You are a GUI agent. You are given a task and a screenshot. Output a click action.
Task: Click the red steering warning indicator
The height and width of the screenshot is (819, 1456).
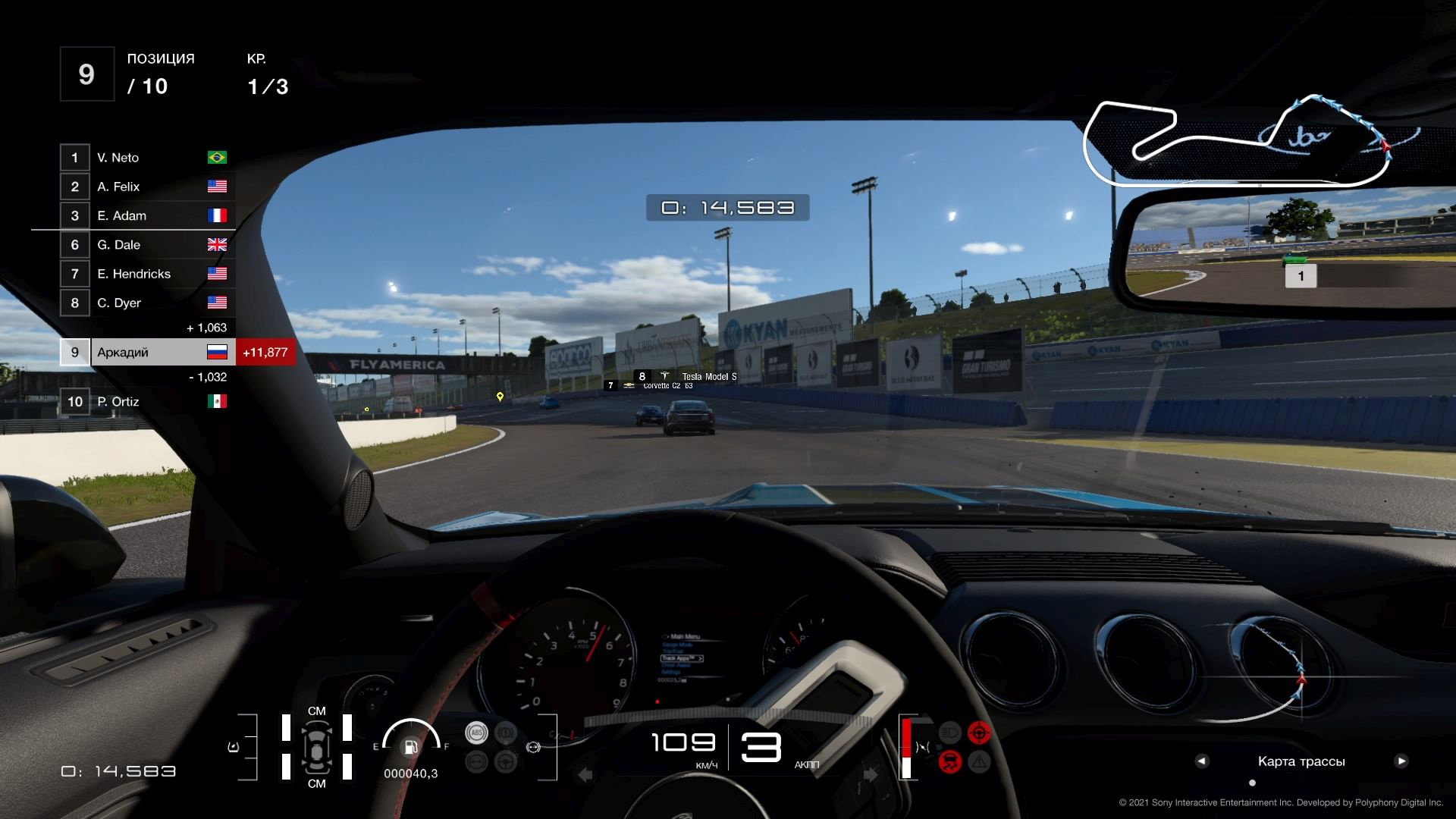click(x=979, y=733)
